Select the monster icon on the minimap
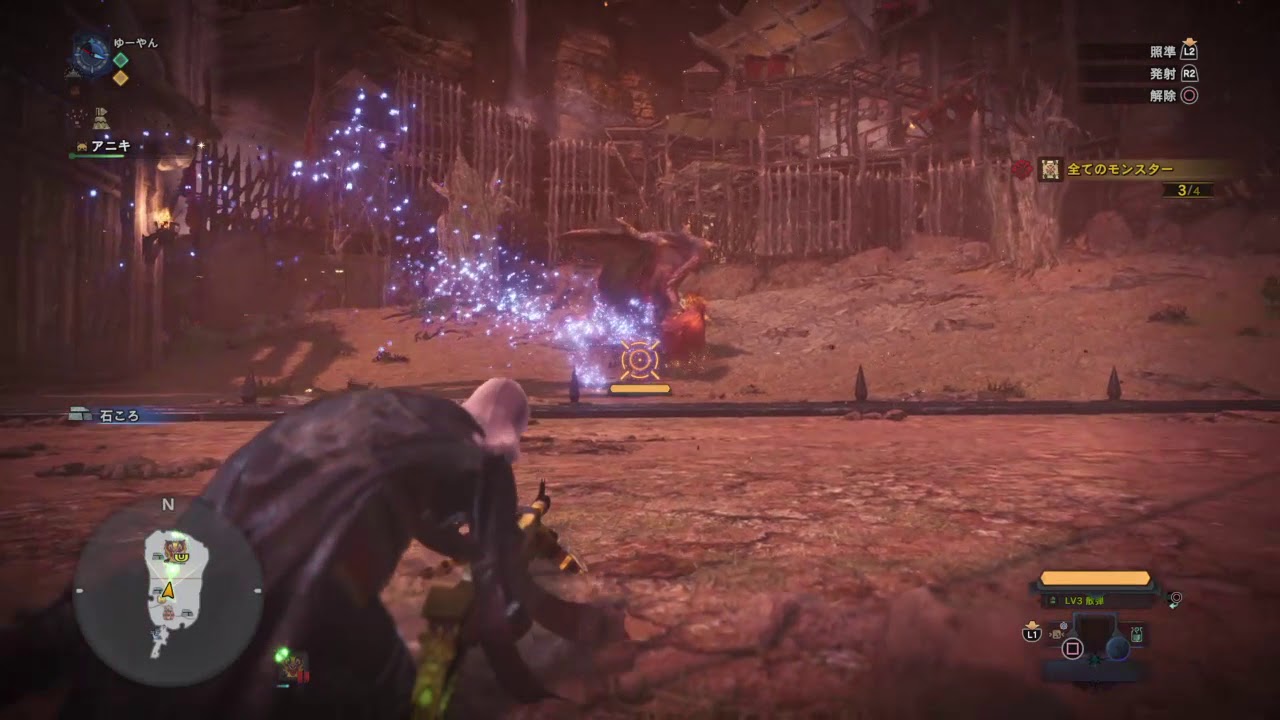 177,548
